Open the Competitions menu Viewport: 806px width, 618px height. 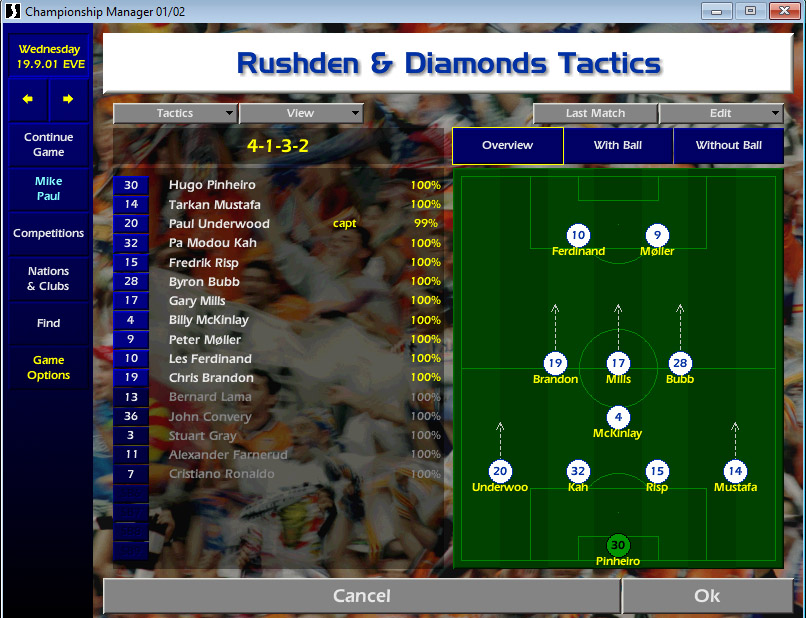point(49,233)
